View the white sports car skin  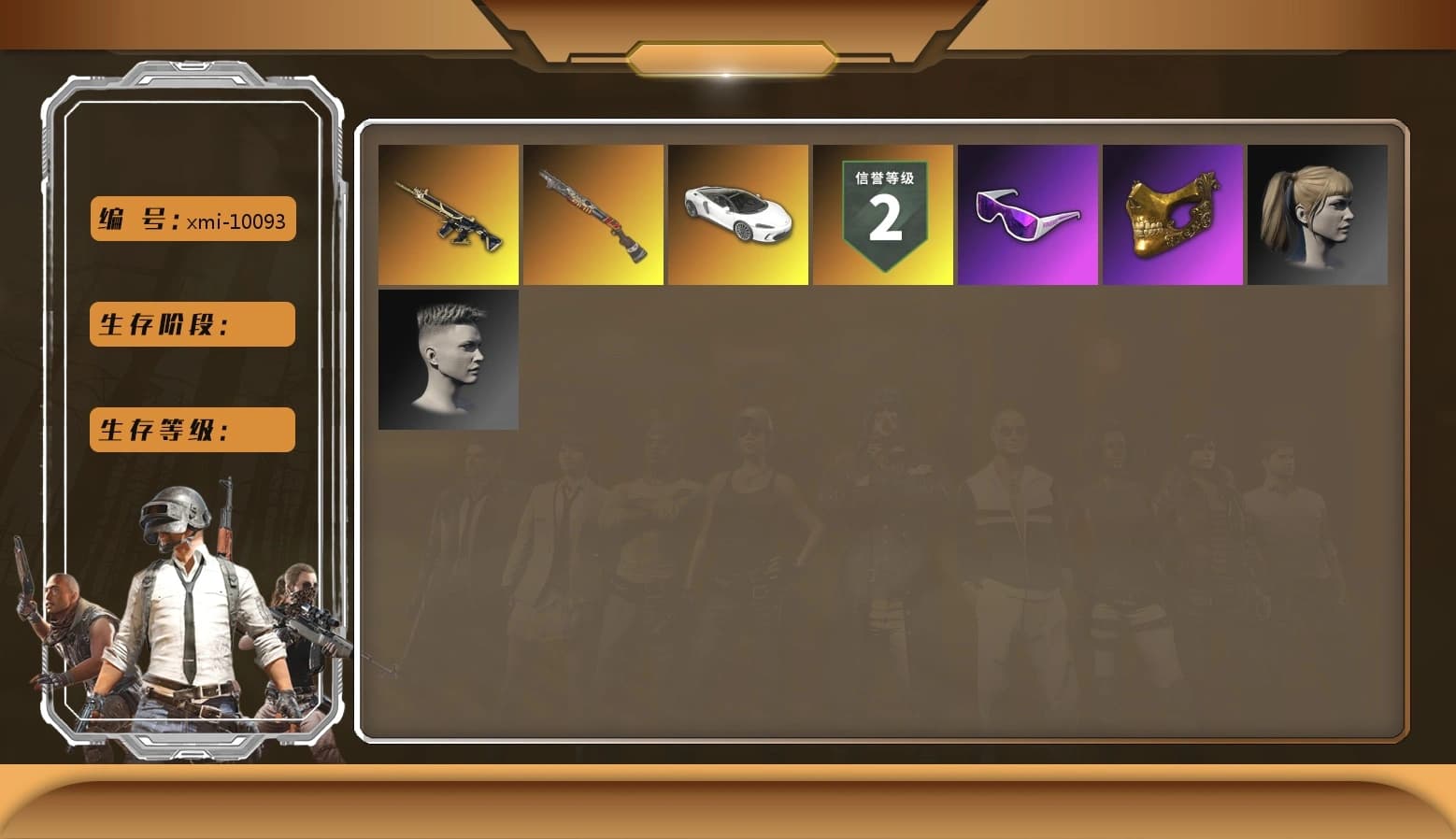[x=738, y=215]
